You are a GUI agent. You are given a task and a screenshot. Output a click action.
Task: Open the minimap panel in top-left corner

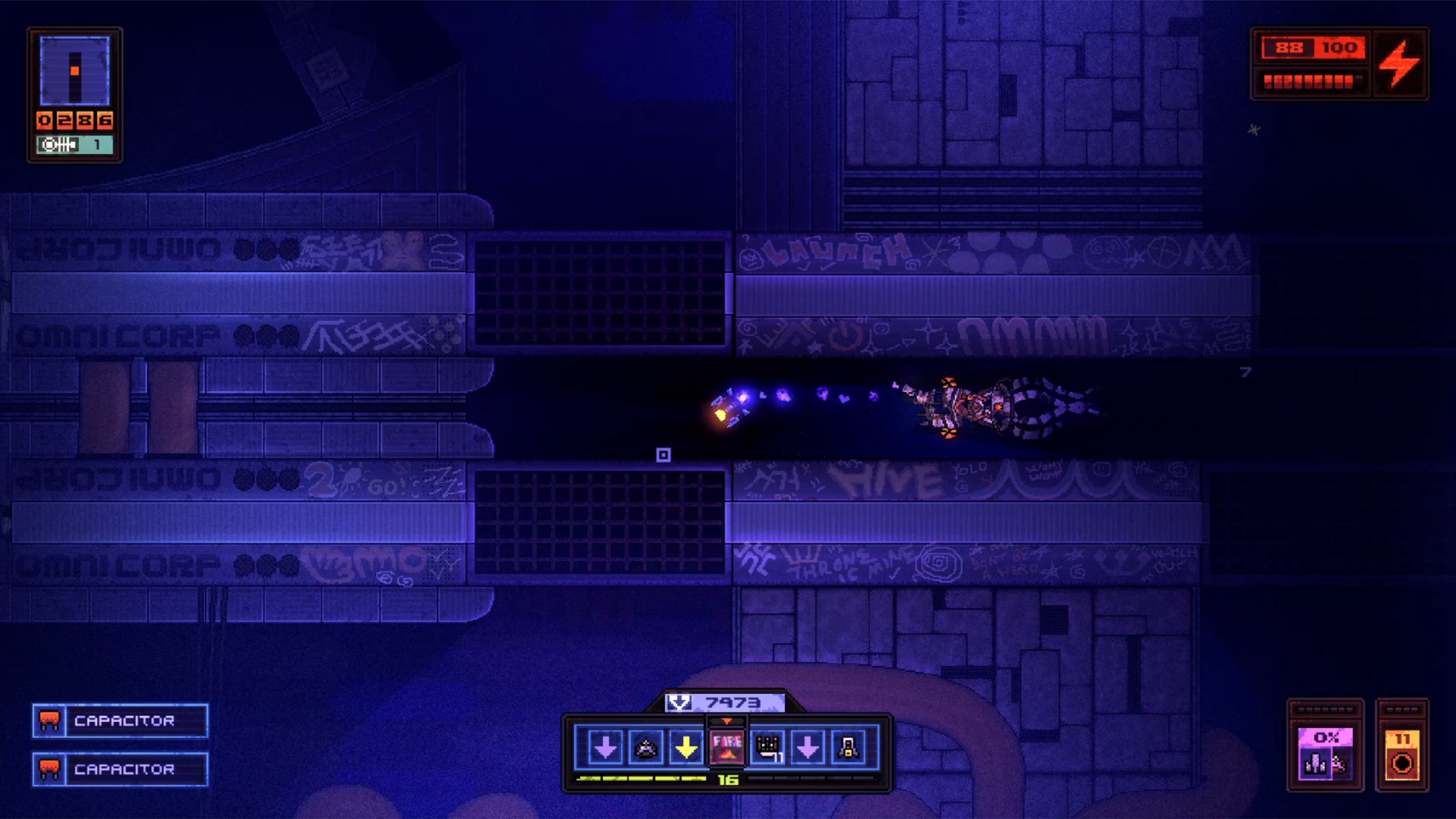click(x=74, y=72)
